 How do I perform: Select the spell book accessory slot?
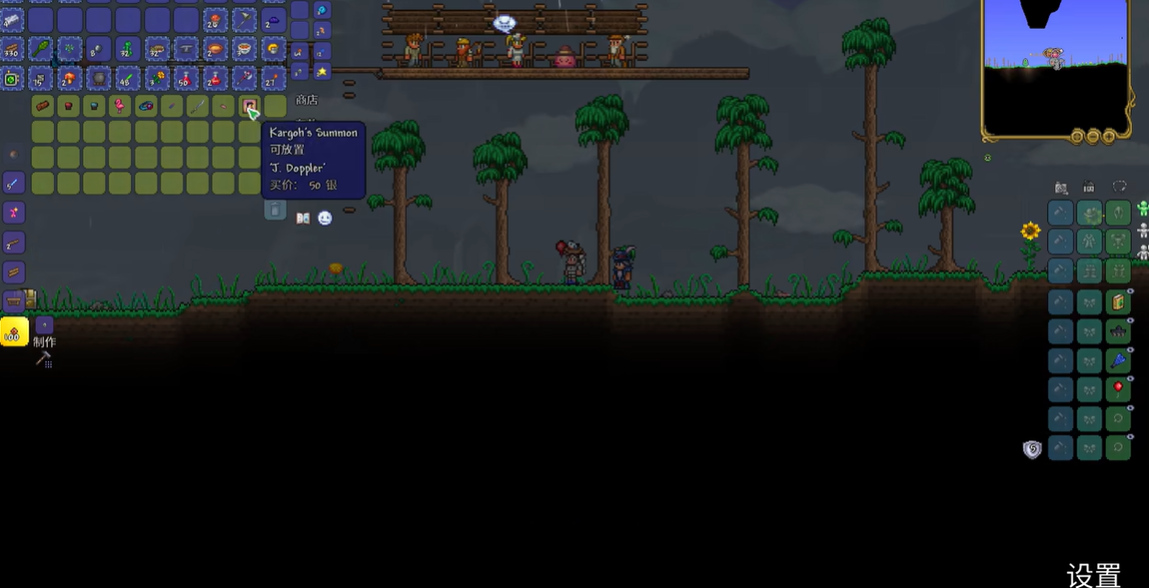click(1118, 302)
